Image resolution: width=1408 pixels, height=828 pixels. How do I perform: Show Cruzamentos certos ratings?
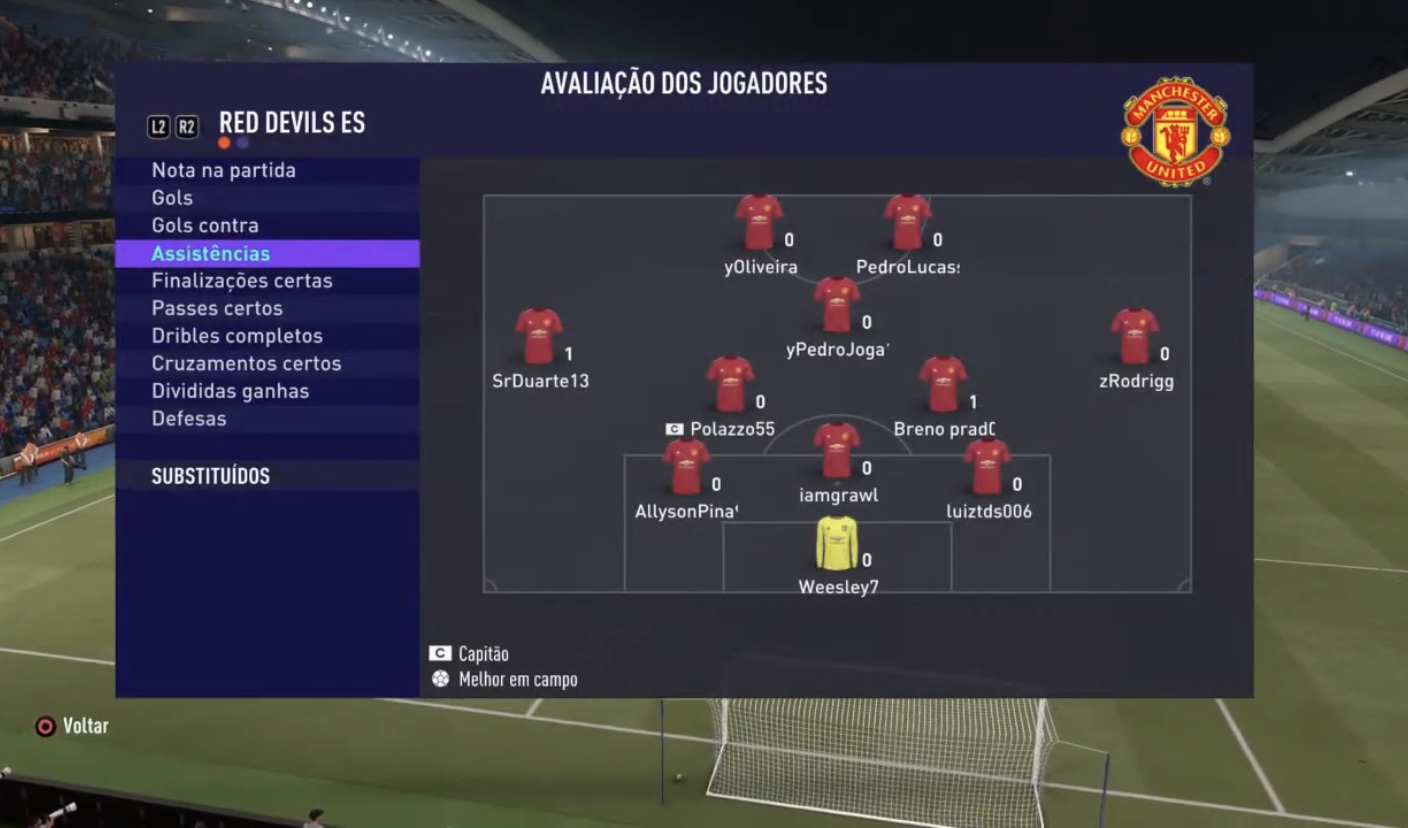click(x=246, y=364)
